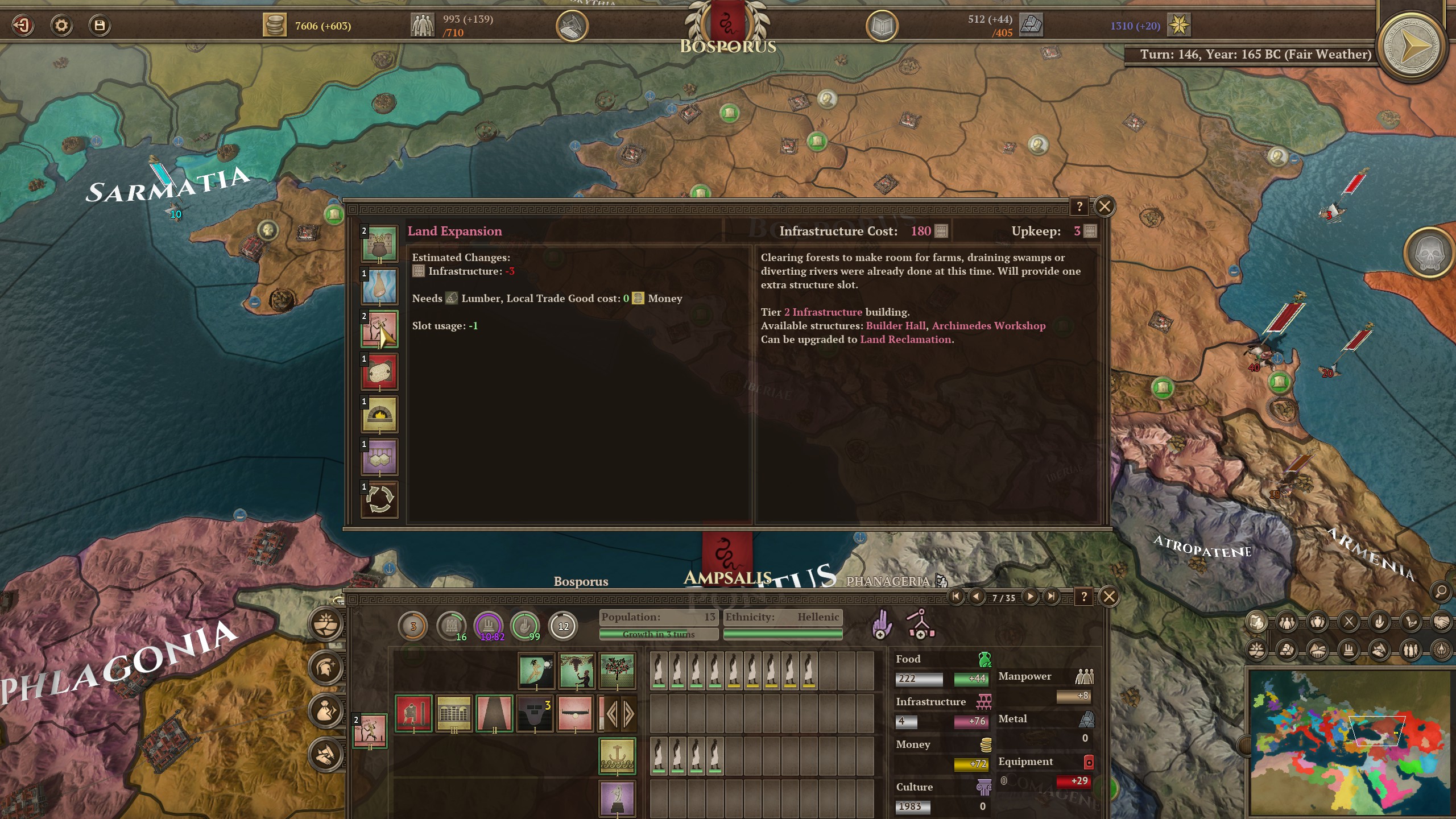Toggle the handshake diplomacy map filter

(1440, 622)
